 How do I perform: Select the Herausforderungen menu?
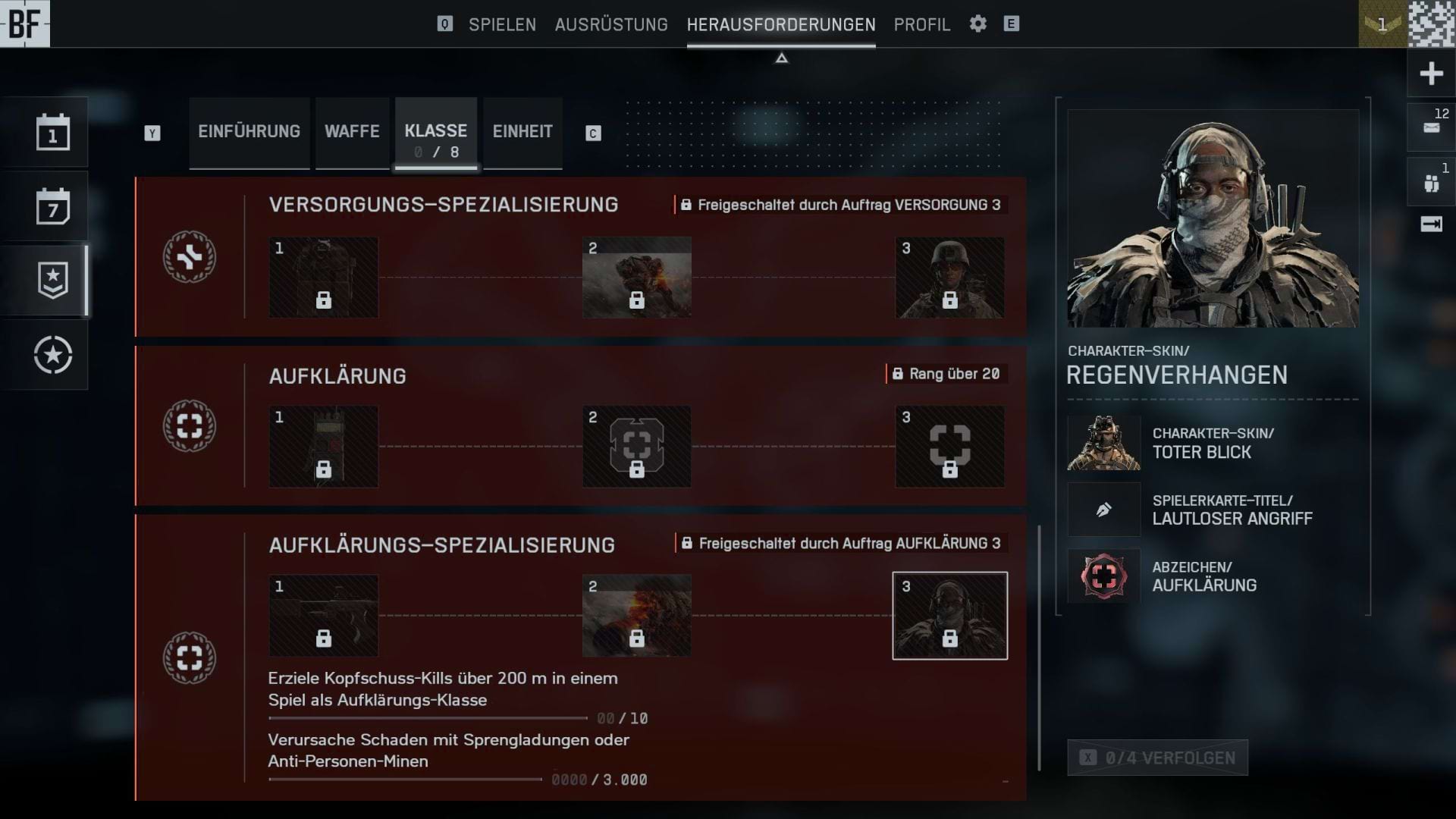click(x=781, y=24)
